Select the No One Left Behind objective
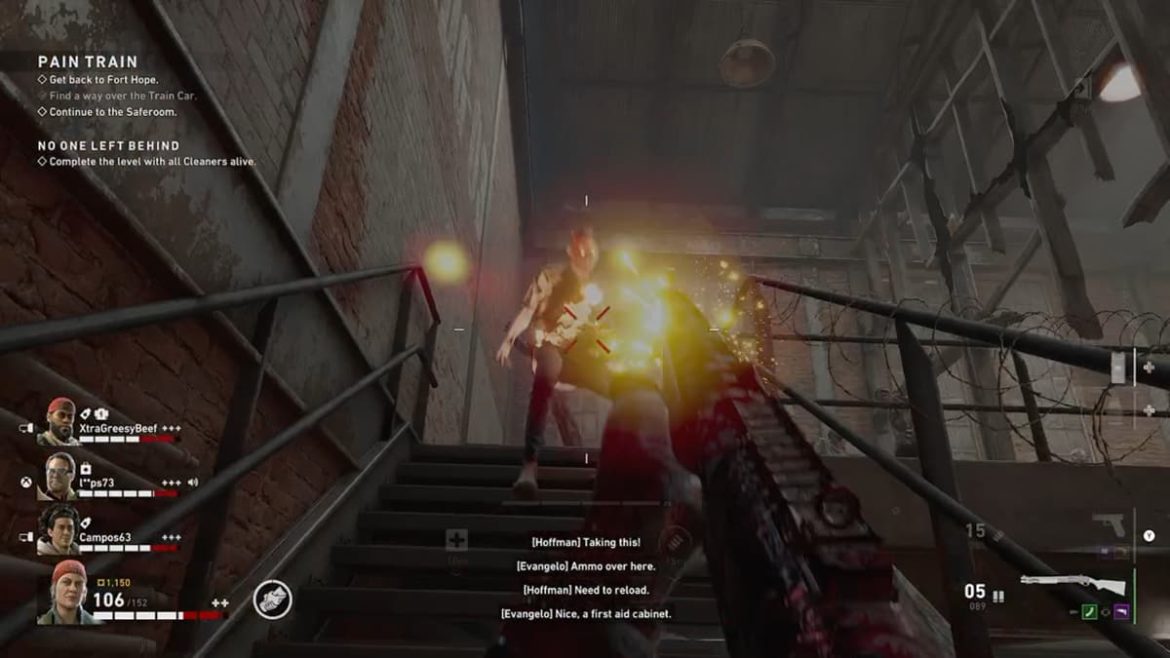Screen dimensions: 1170x658 tap(109, 146)
